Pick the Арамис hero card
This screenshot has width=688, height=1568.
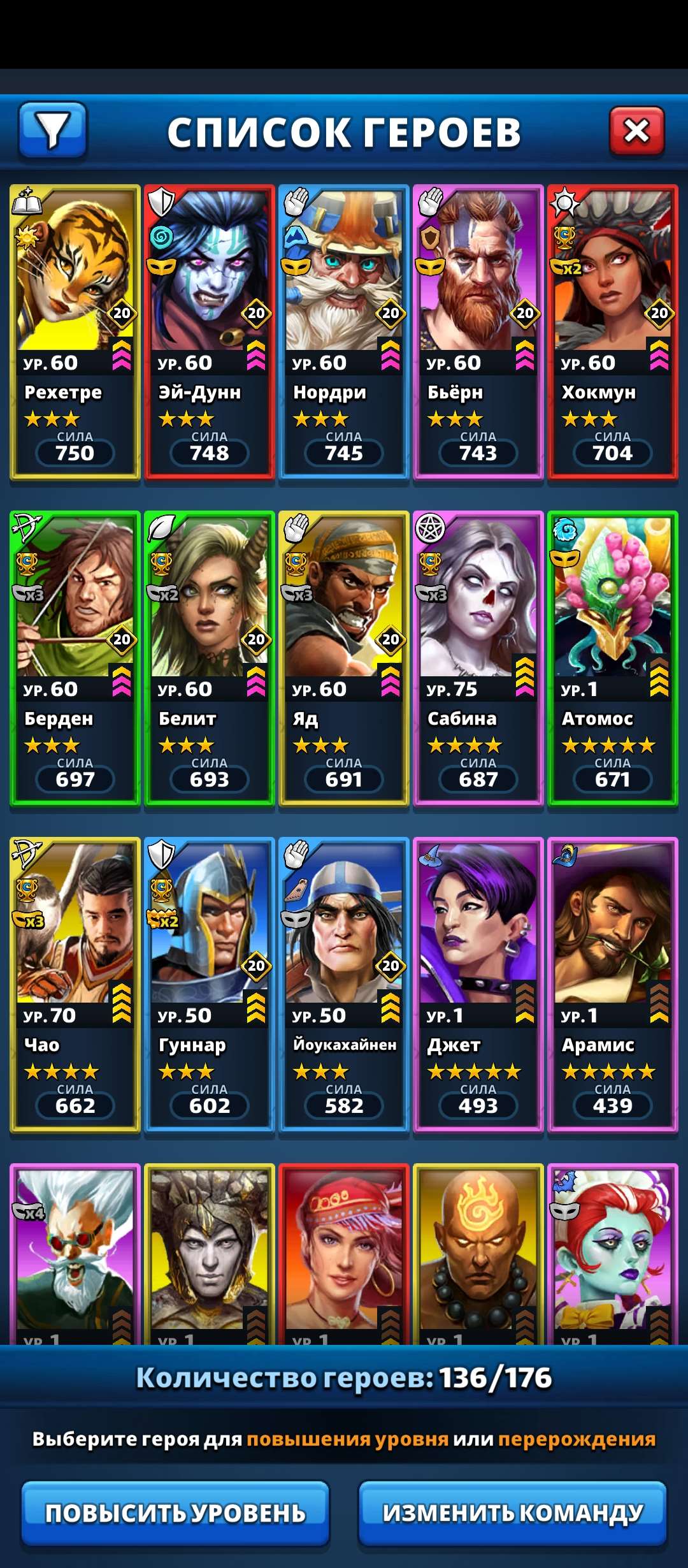click(613, 984)
